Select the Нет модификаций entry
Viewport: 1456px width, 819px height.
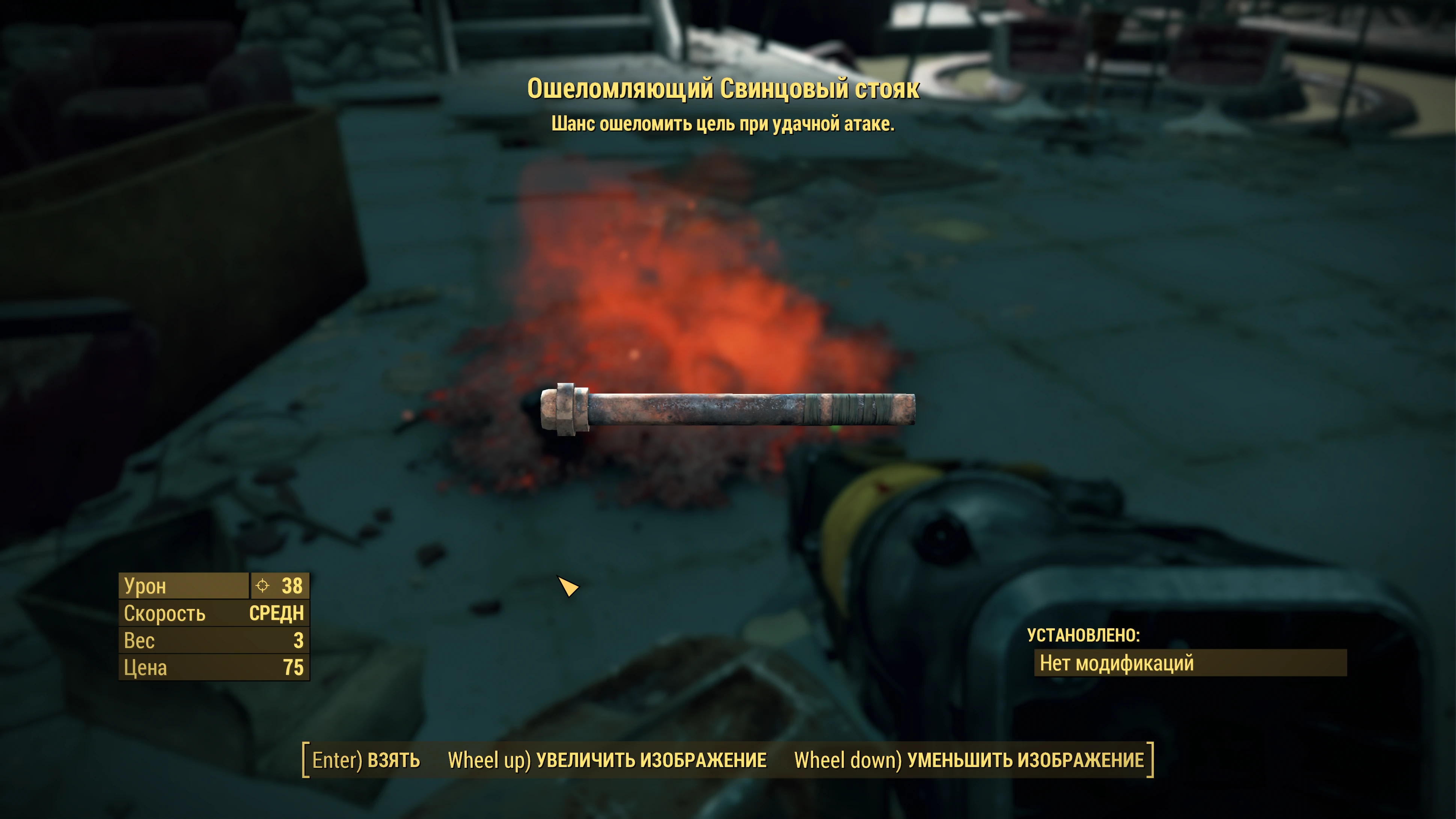click(1190, 663)
